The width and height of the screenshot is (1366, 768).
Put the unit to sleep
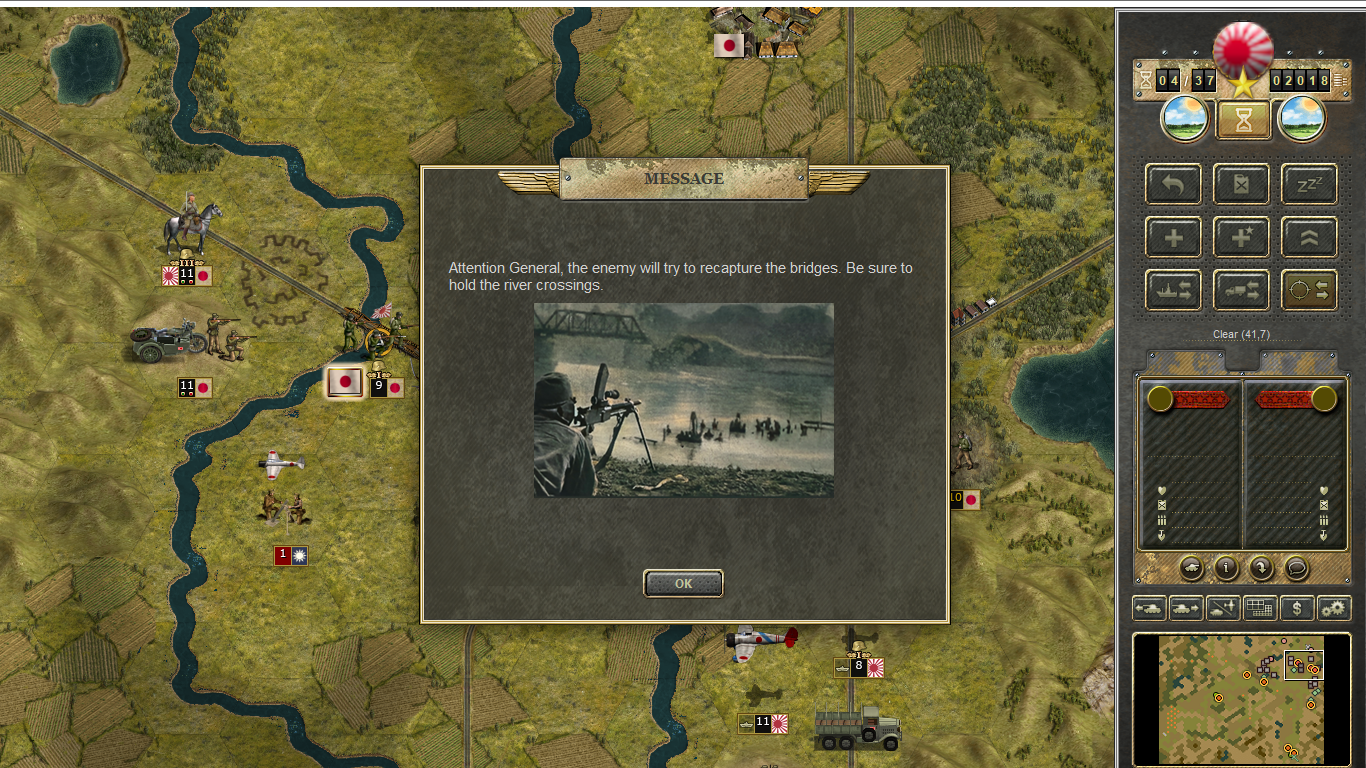1309,185
